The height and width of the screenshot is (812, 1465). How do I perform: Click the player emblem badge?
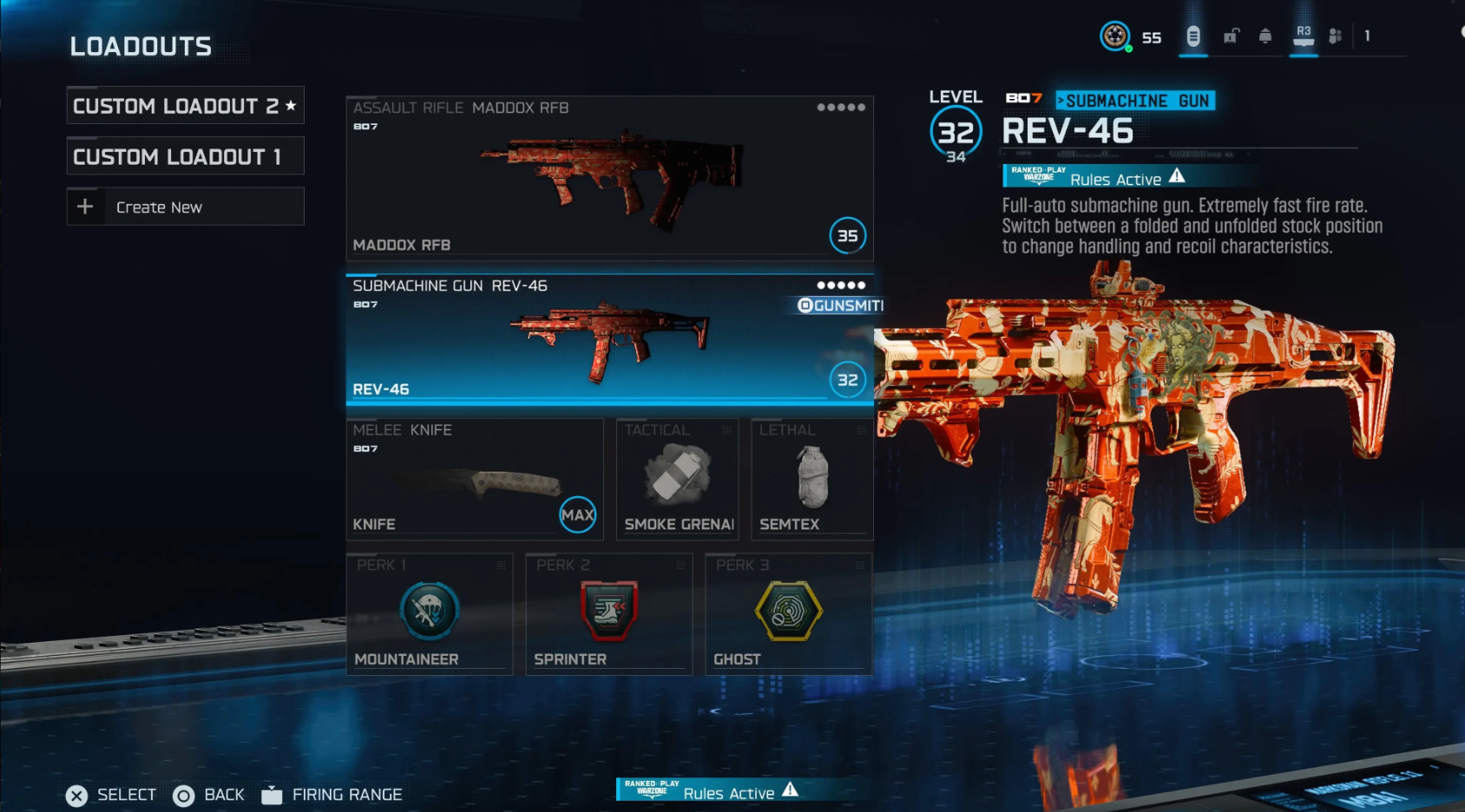point(1114,37)
